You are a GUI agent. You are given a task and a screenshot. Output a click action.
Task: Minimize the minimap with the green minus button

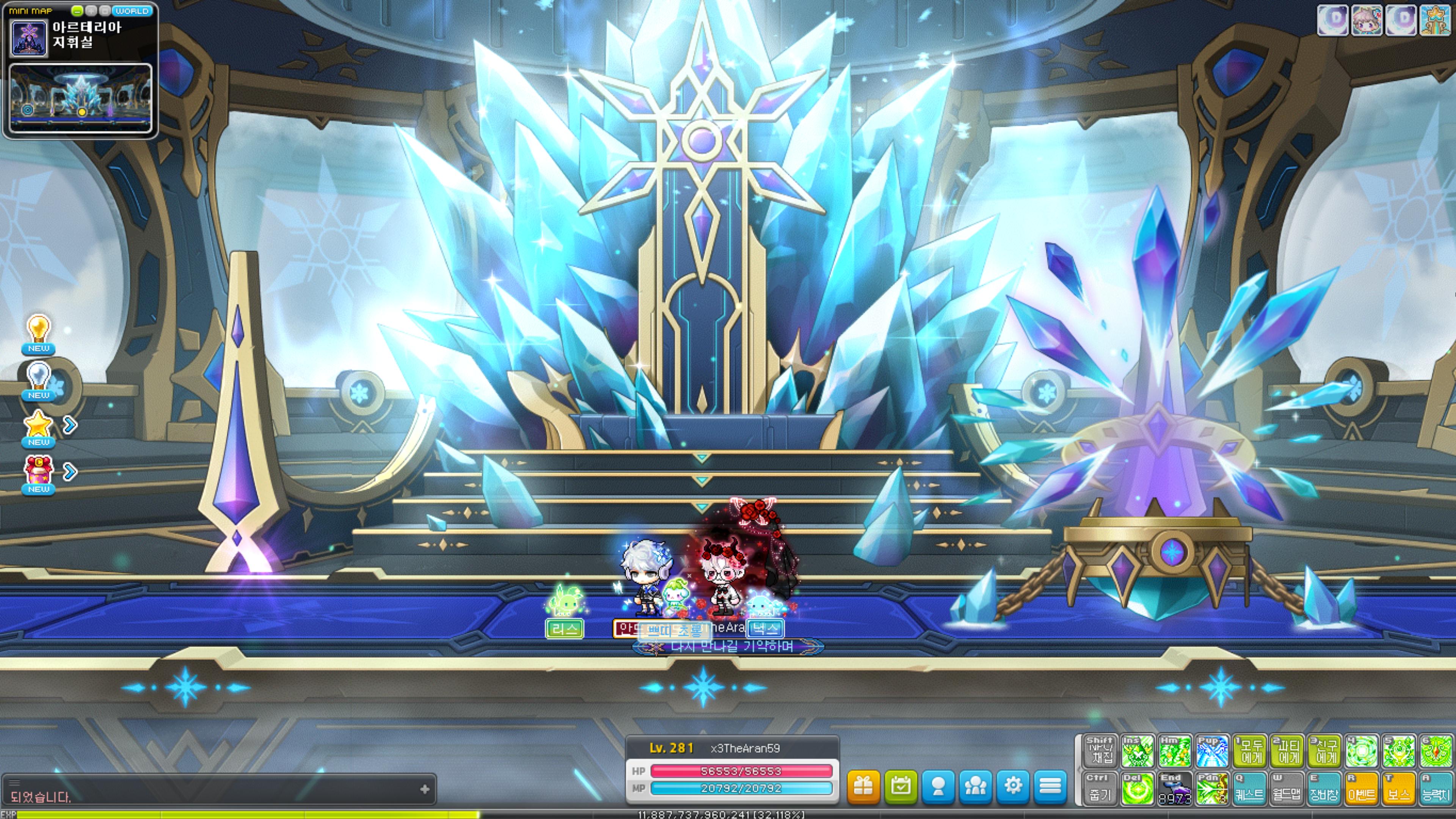point(77,11)
